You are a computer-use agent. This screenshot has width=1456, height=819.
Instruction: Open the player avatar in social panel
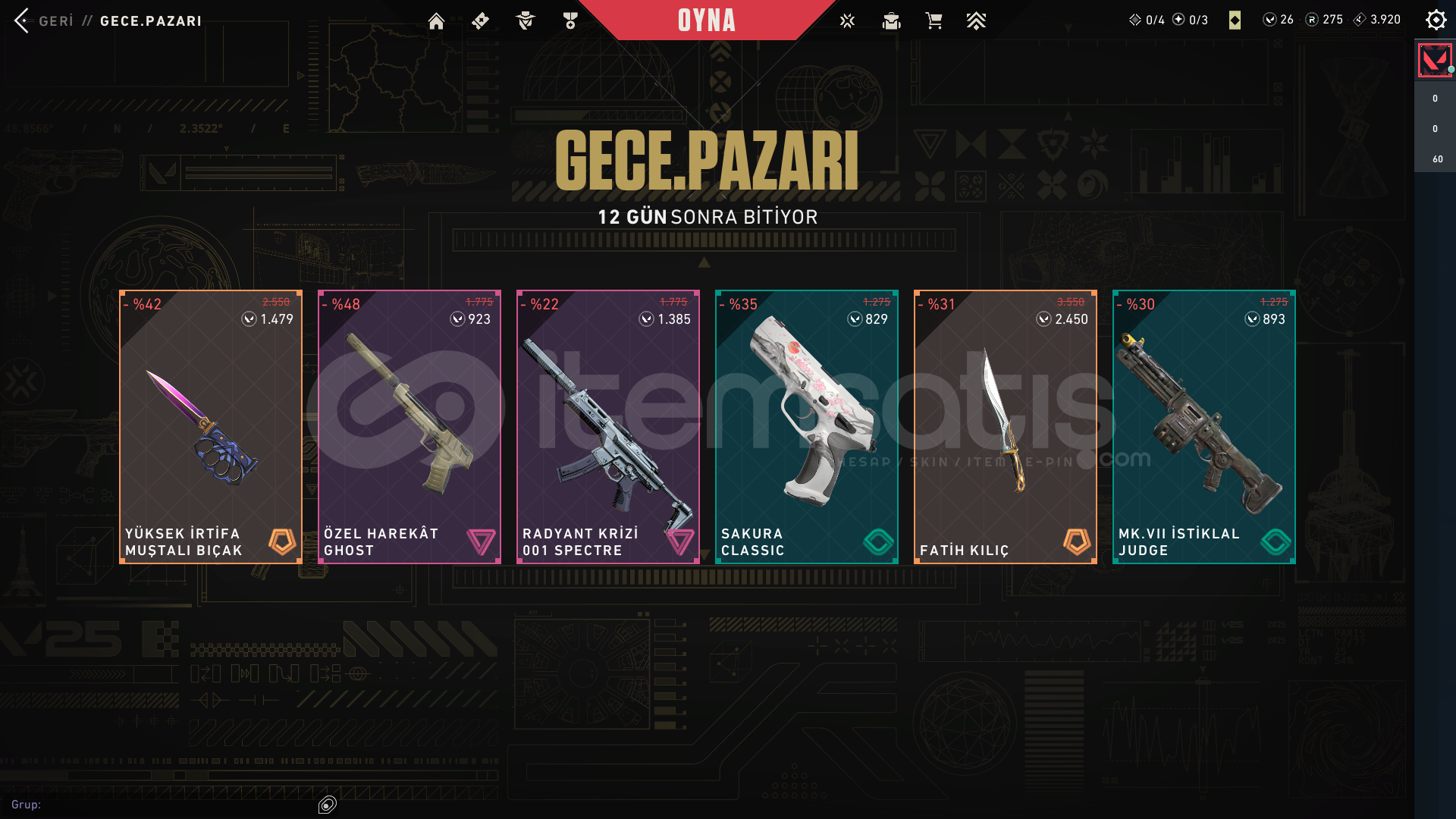pyautogui.click(x=1434, y=61)
